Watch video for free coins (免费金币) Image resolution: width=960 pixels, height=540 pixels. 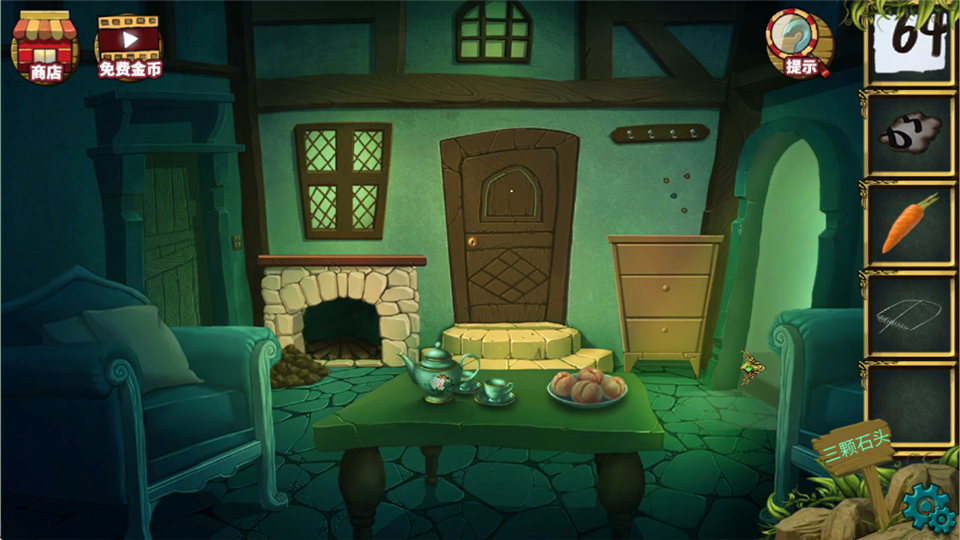pos(129,46)
